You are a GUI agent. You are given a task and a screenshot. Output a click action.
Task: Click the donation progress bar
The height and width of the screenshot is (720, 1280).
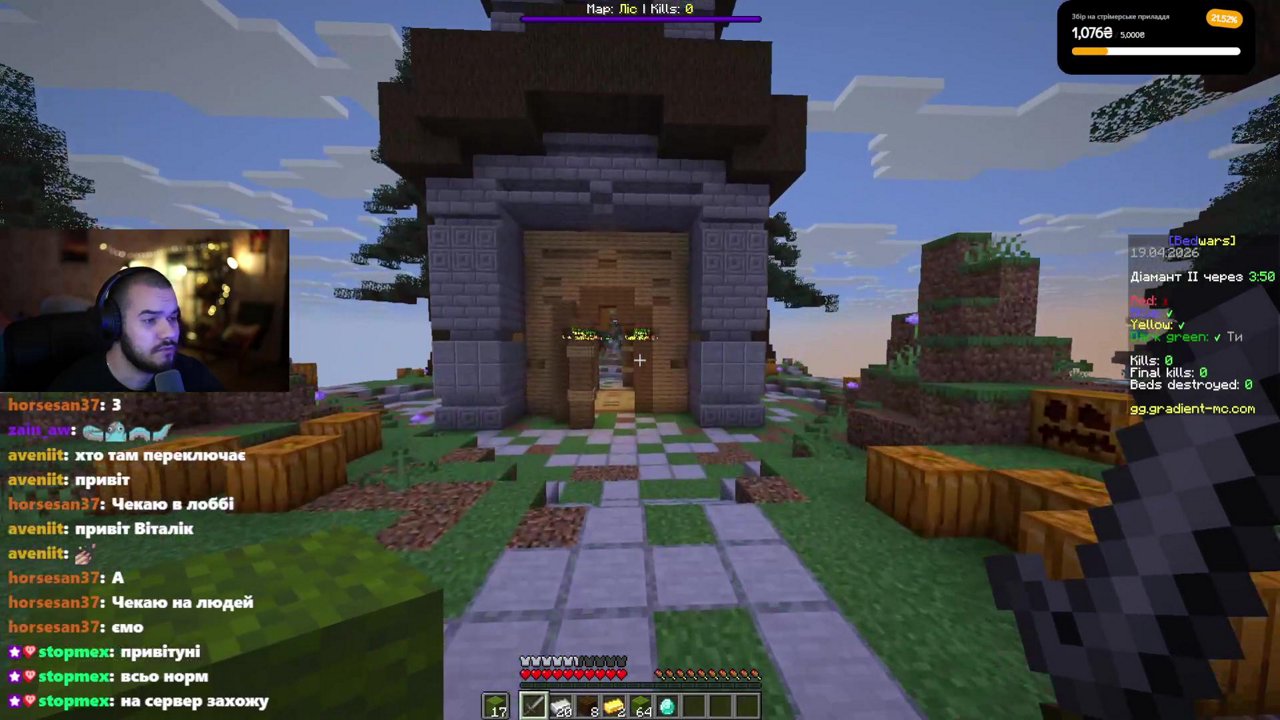tap(1155, 50)
